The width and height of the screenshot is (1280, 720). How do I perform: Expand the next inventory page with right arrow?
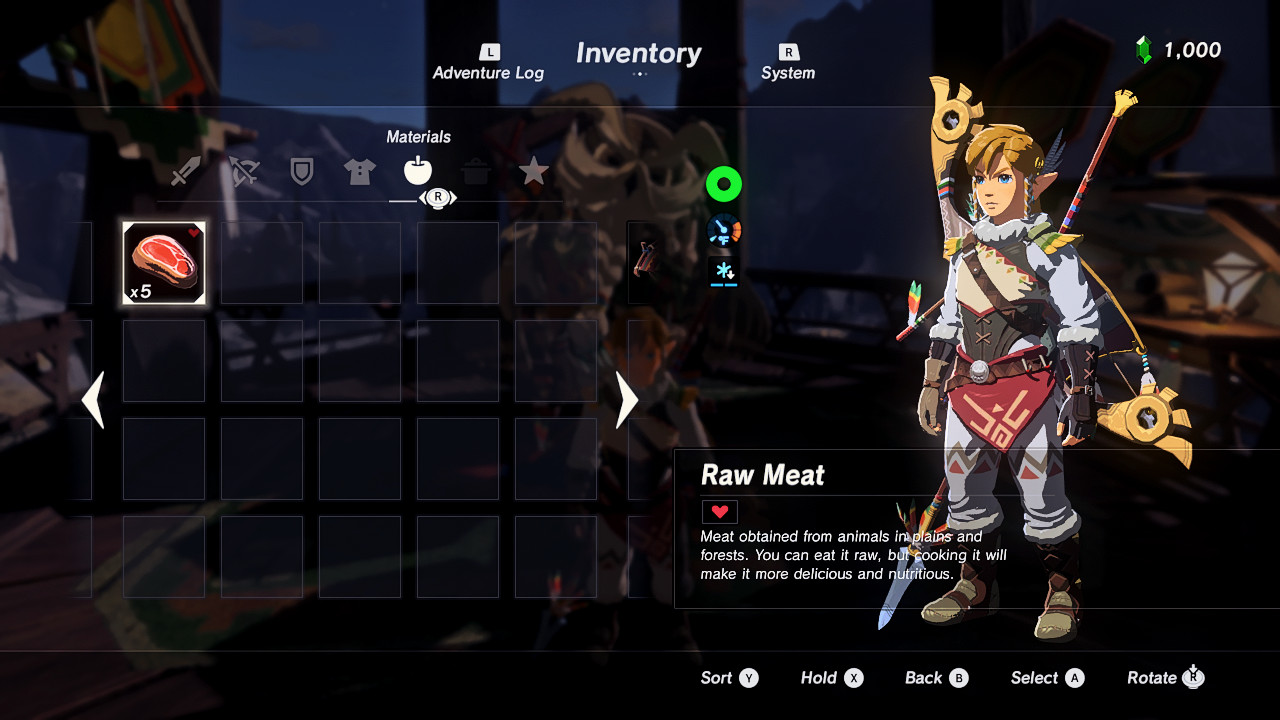tap(626, 400)
